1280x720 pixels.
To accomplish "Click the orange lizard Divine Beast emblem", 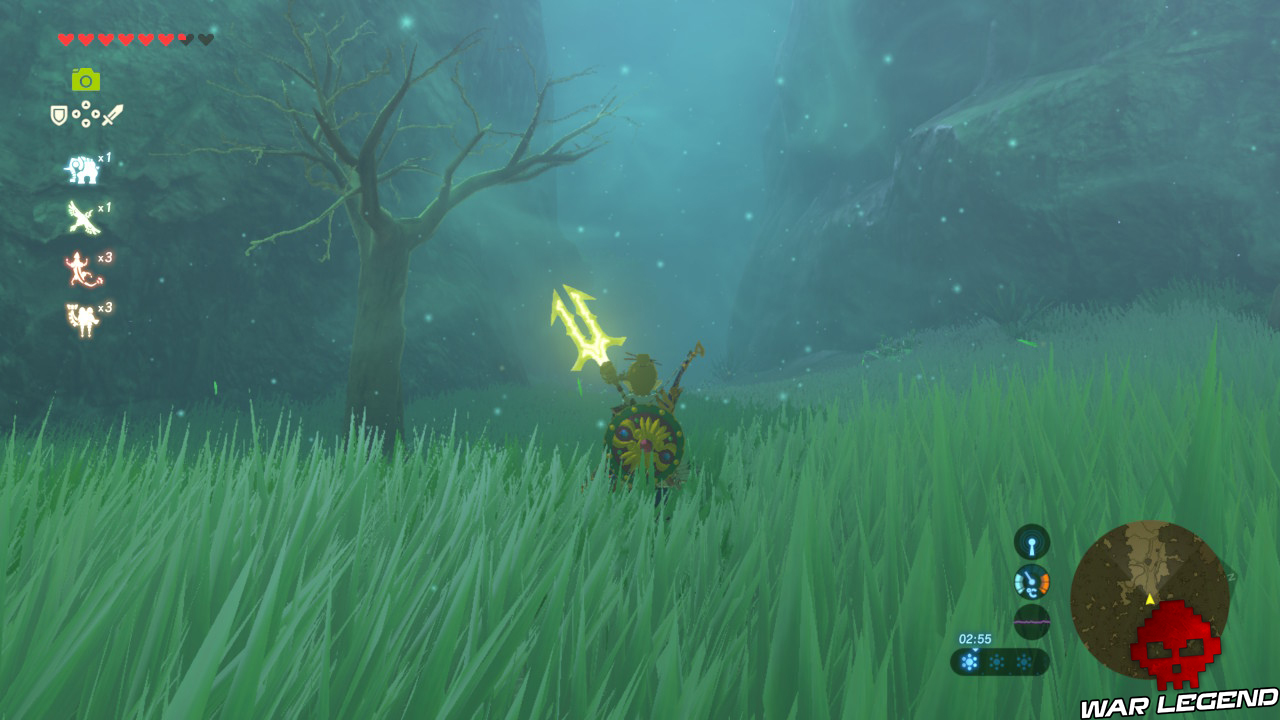I will coord(77,267).
